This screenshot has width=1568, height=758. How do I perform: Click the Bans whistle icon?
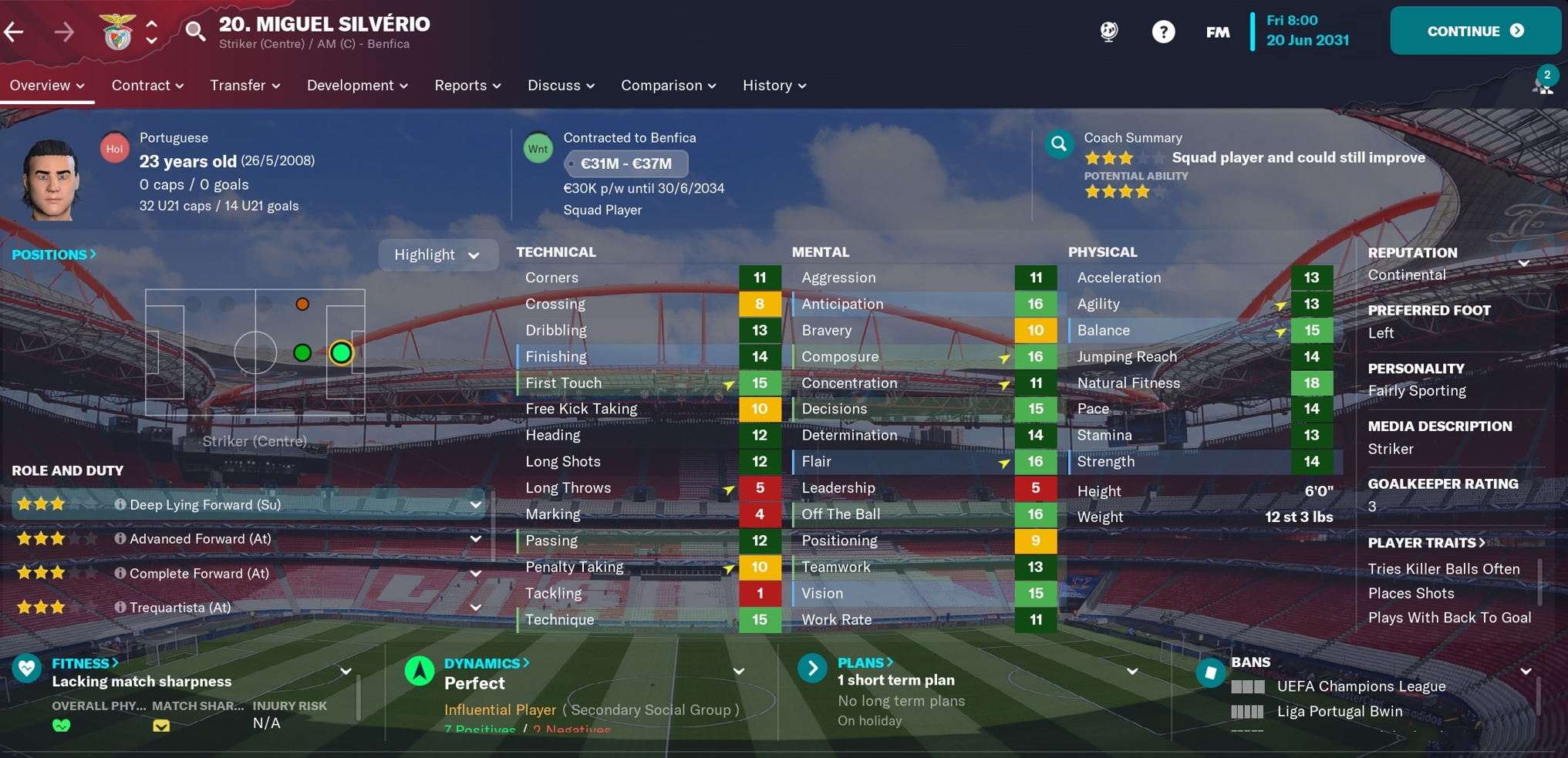point(1209,672)
